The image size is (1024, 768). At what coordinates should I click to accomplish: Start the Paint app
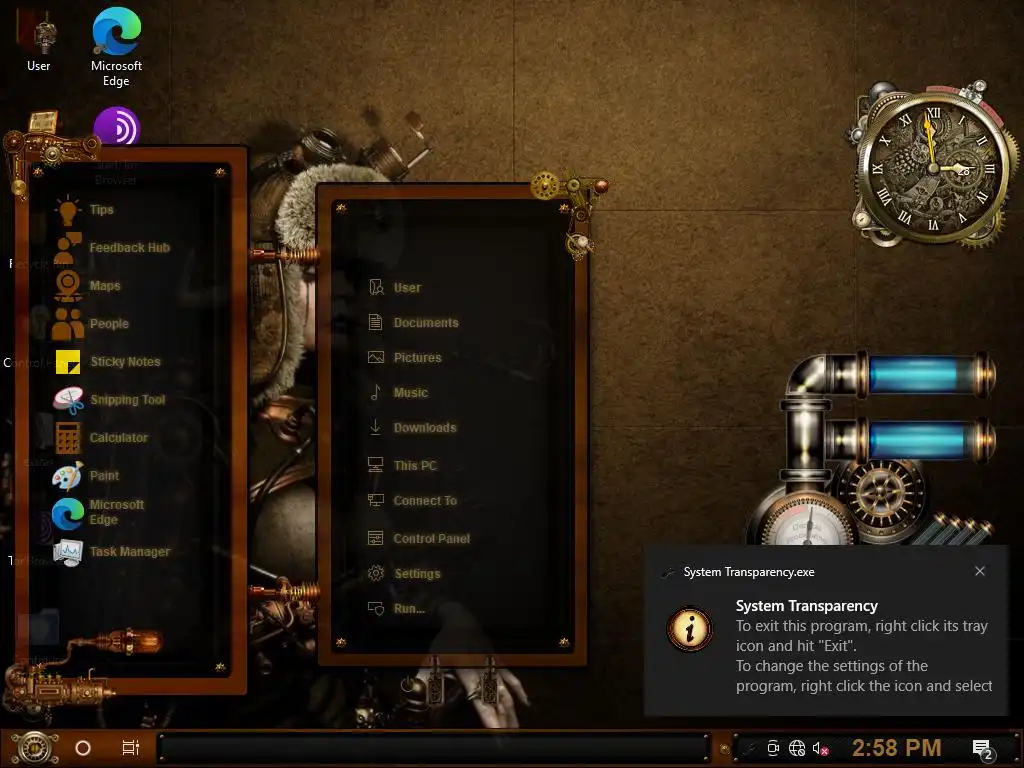pos(104,476)
